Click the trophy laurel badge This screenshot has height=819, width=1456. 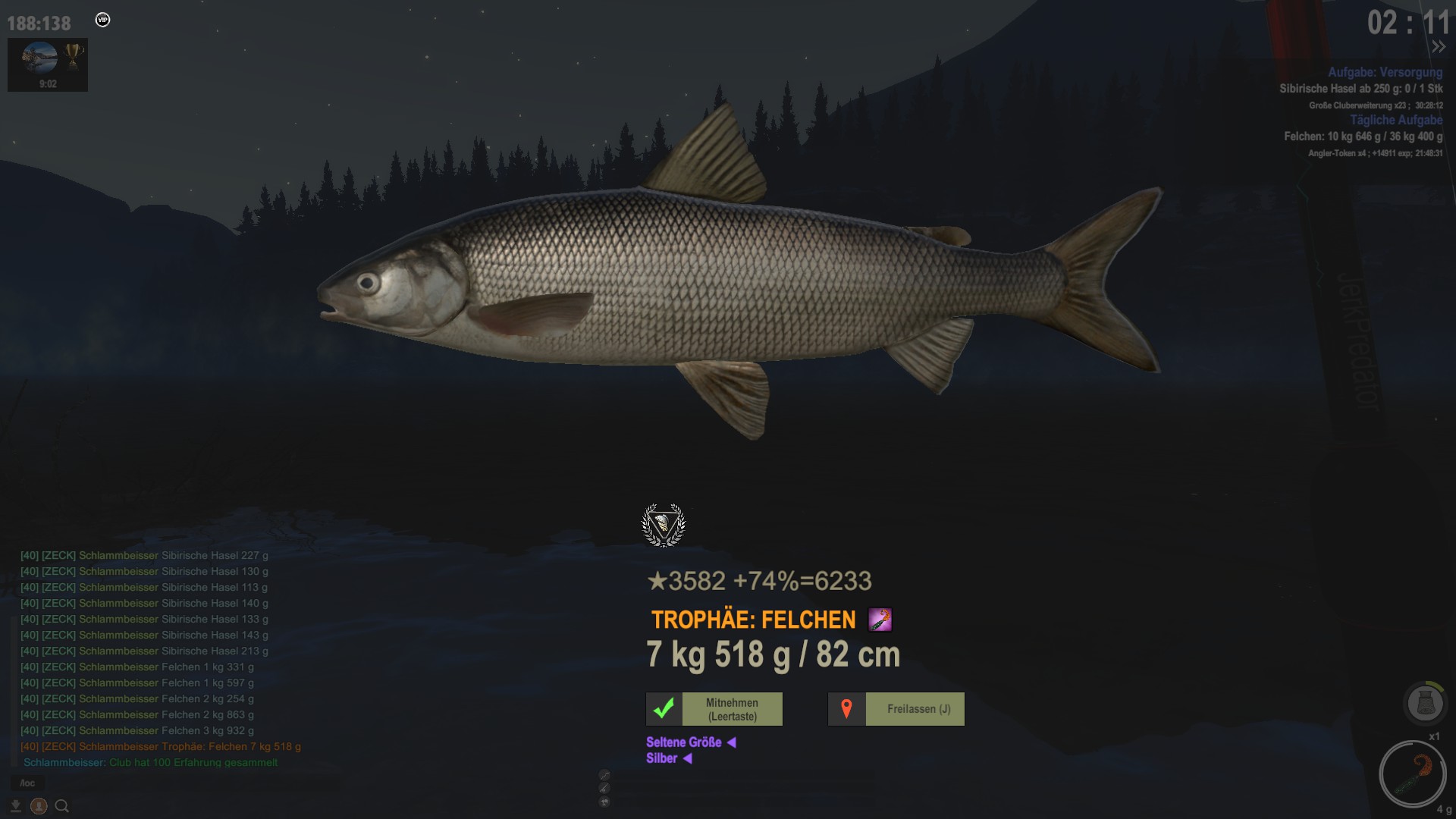[x=664, y=525]
